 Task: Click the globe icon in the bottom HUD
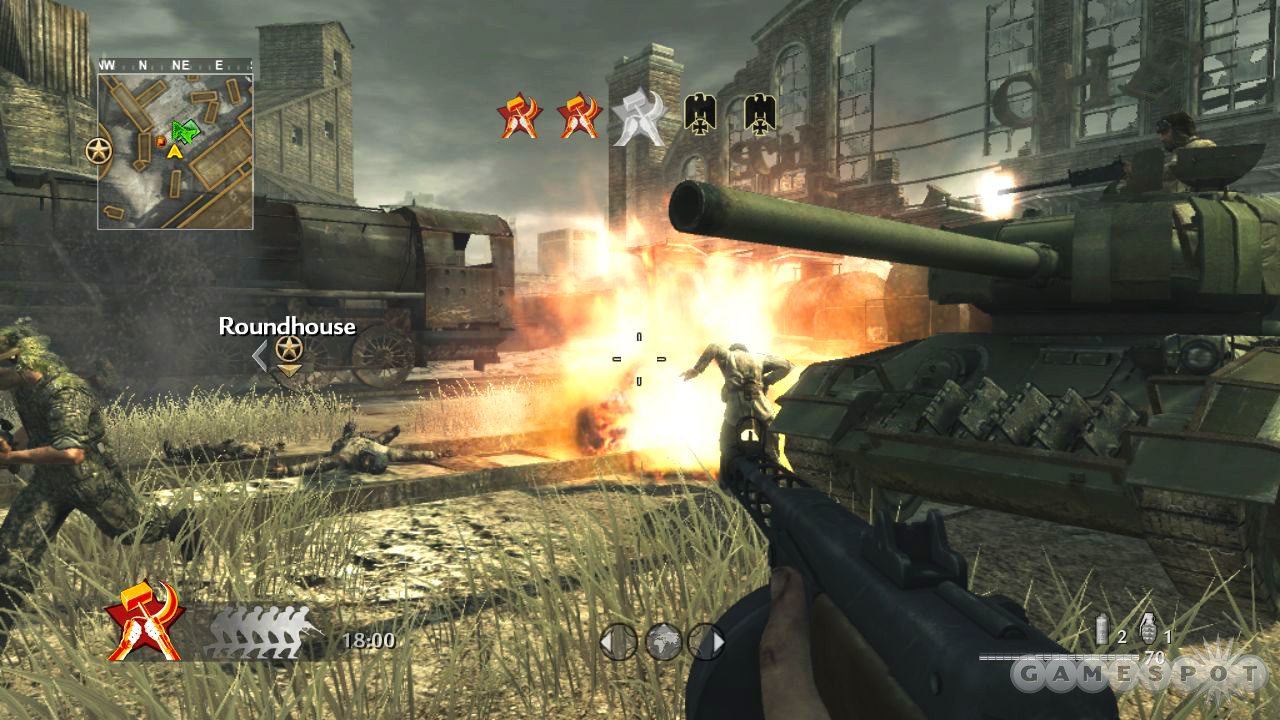point(662,642)
